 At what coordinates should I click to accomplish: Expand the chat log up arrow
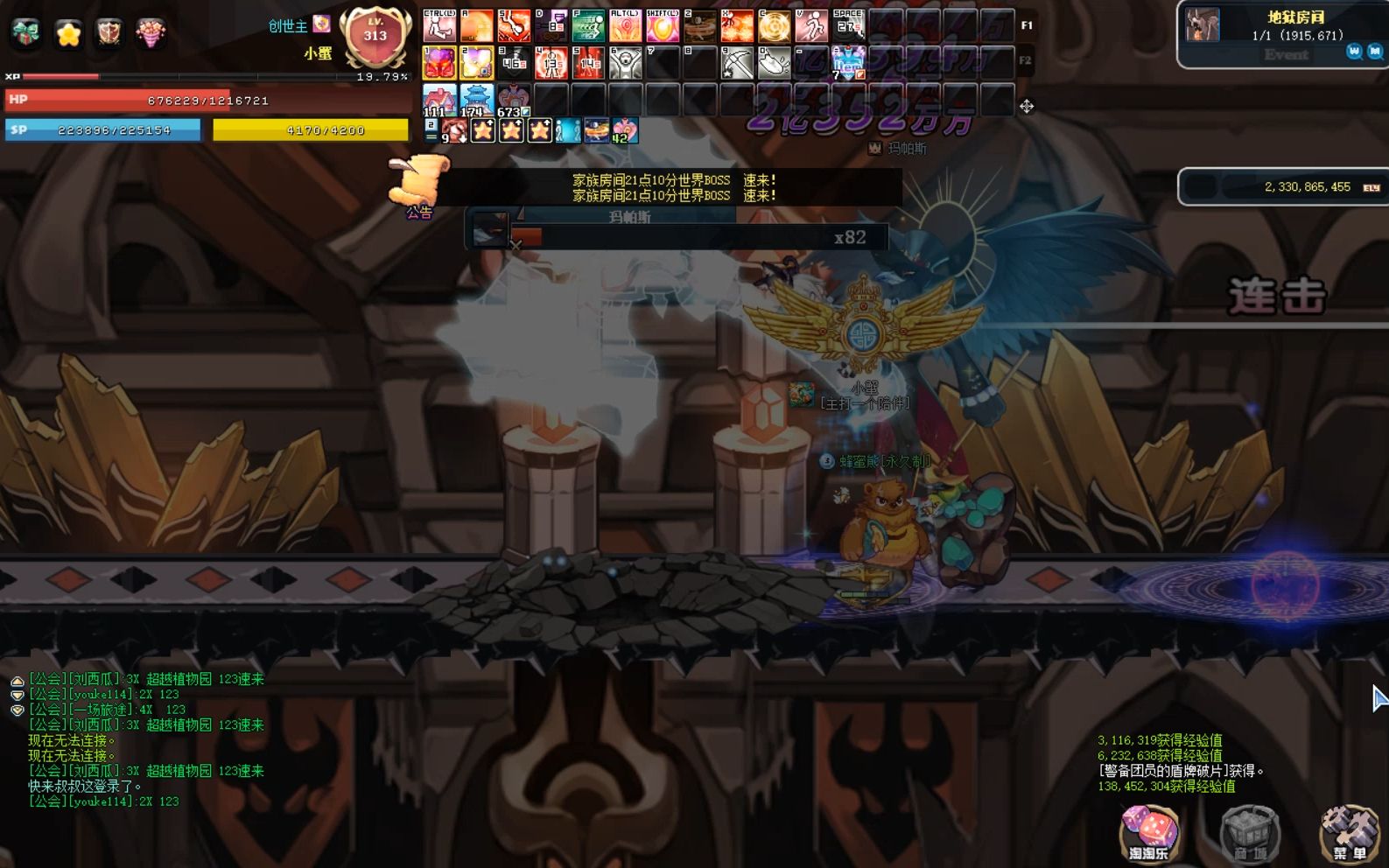pyautogui.click(x=17, y=680)
